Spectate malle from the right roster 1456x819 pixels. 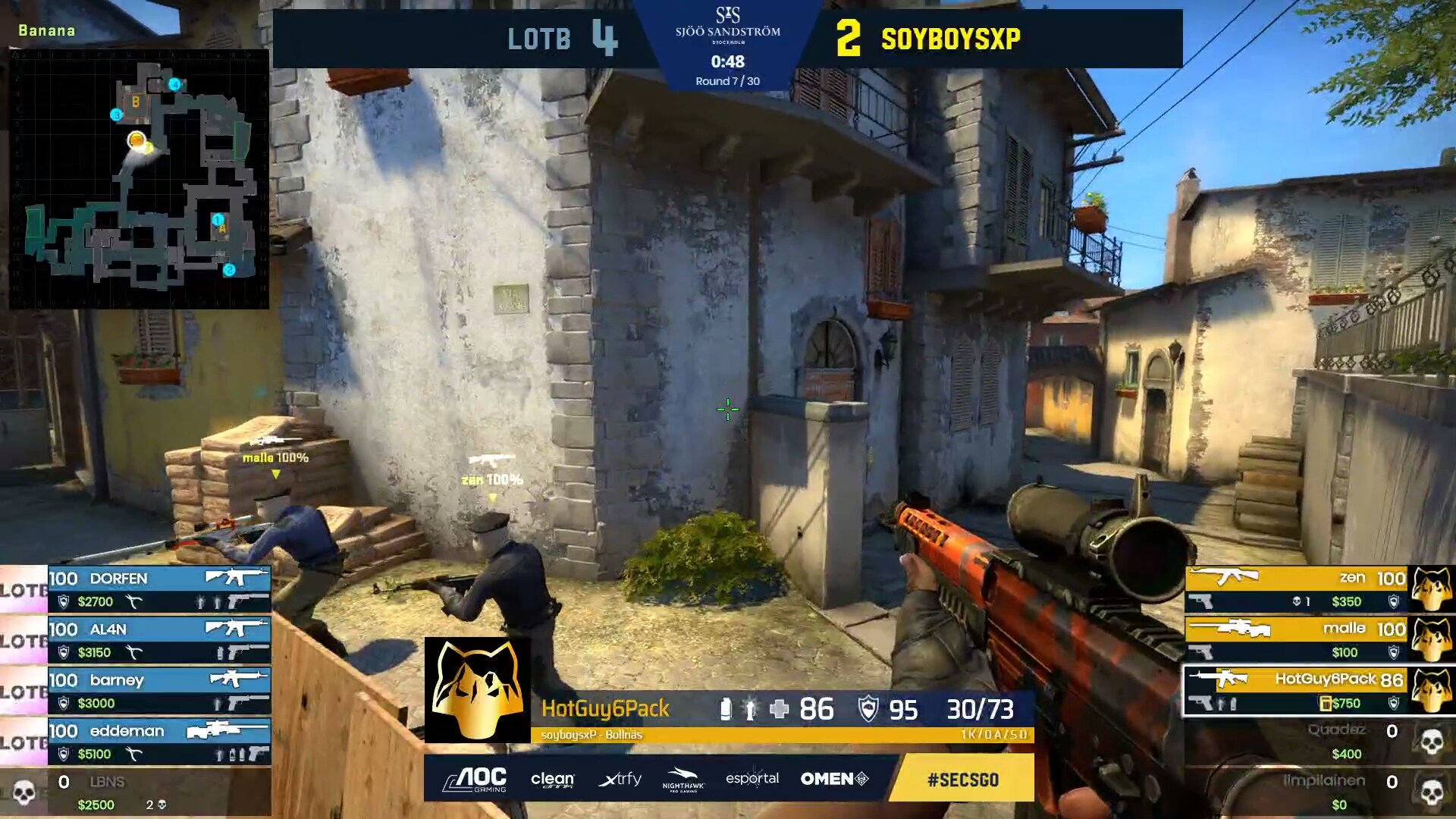1297,640
